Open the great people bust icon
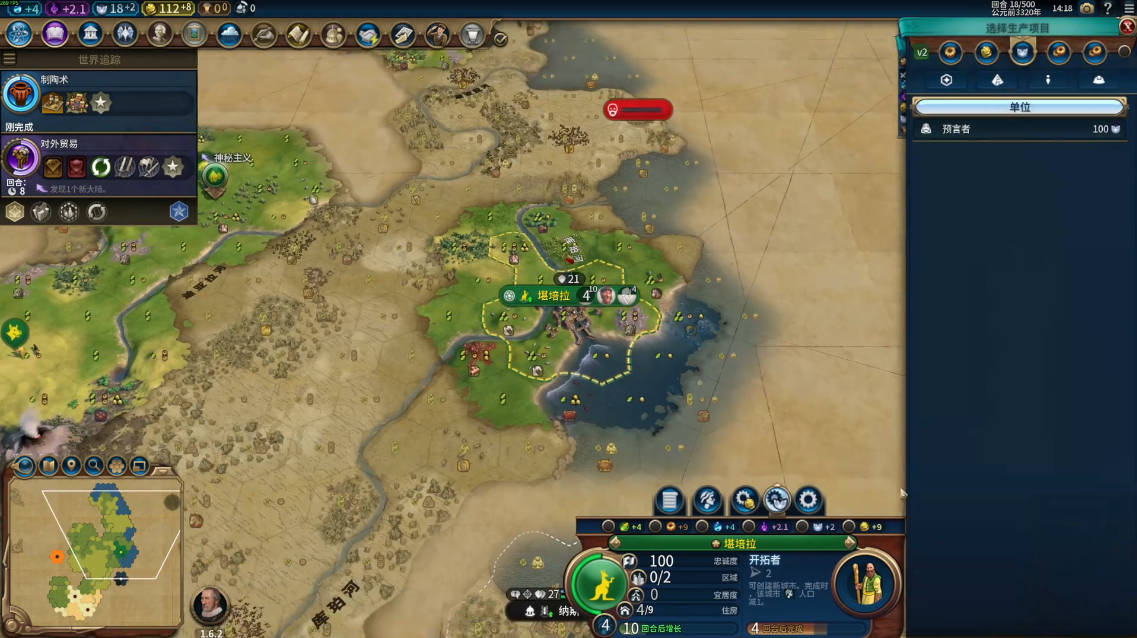The image size is (1137, 638). pyautogui.click(x=160, y=34)
